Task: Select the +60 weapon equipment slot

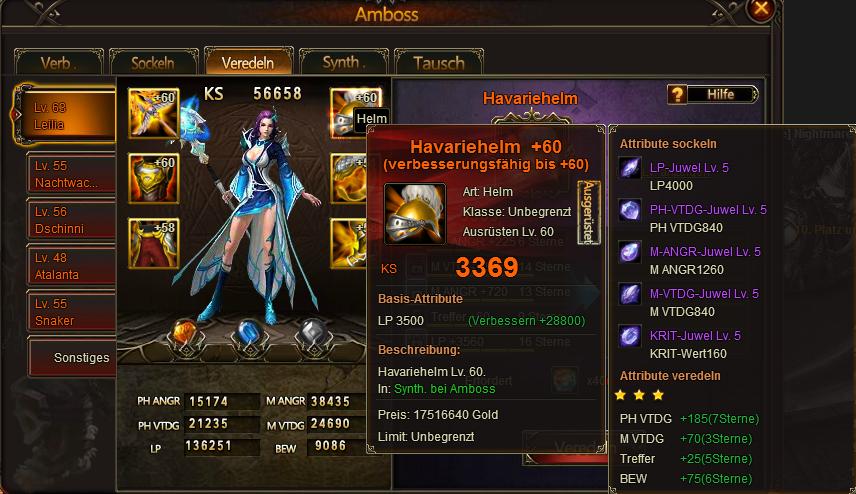Action: pos(153,113)
